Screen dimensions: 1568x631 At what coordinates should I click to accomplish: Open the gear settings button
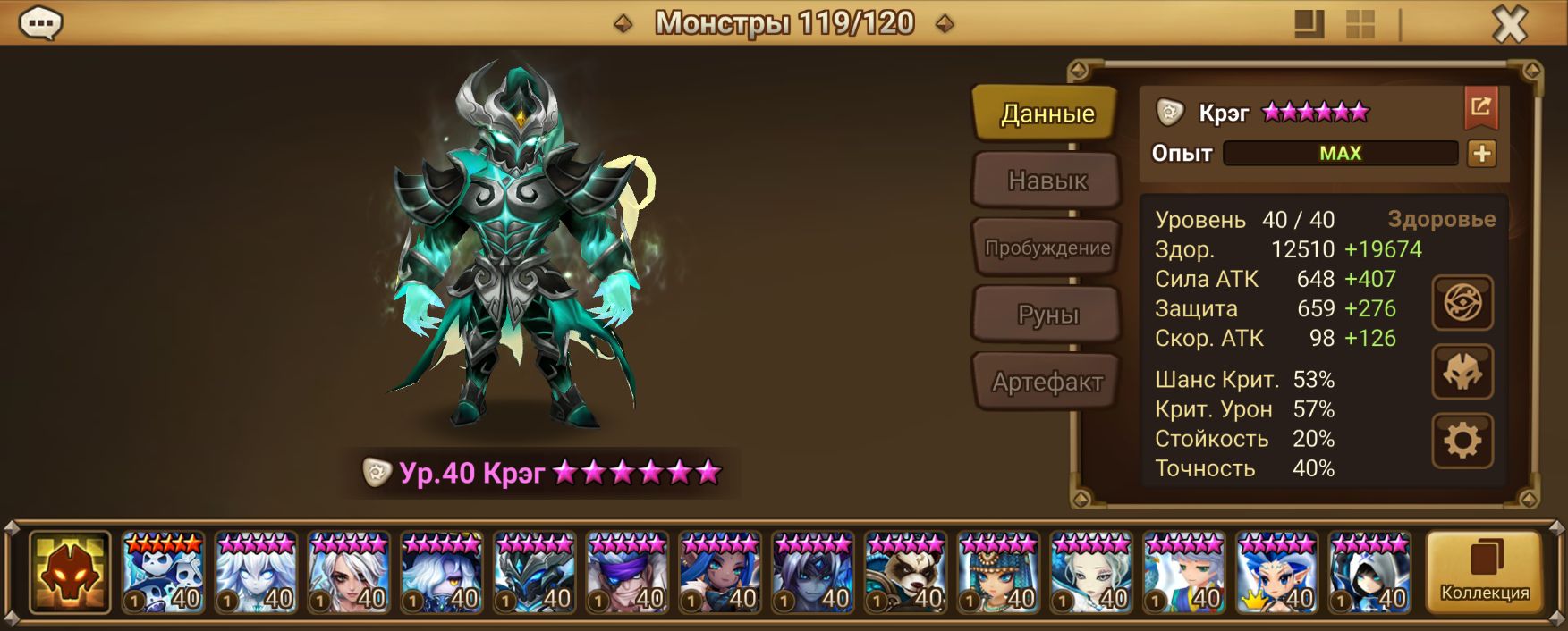pos(1462,441)
